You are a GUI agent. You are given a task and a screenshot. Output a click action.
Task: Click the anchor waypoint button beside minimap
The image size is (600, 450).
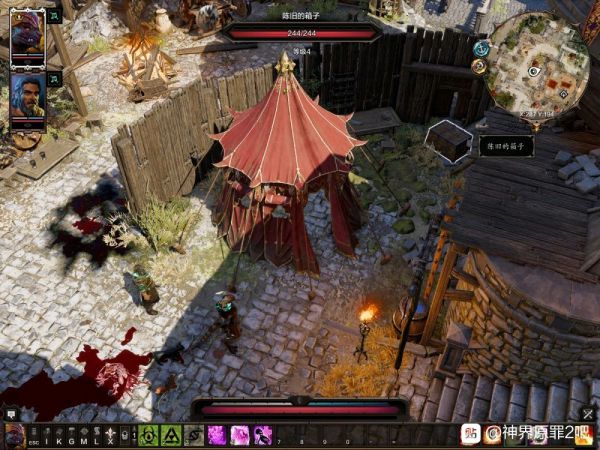coord(480,49)
